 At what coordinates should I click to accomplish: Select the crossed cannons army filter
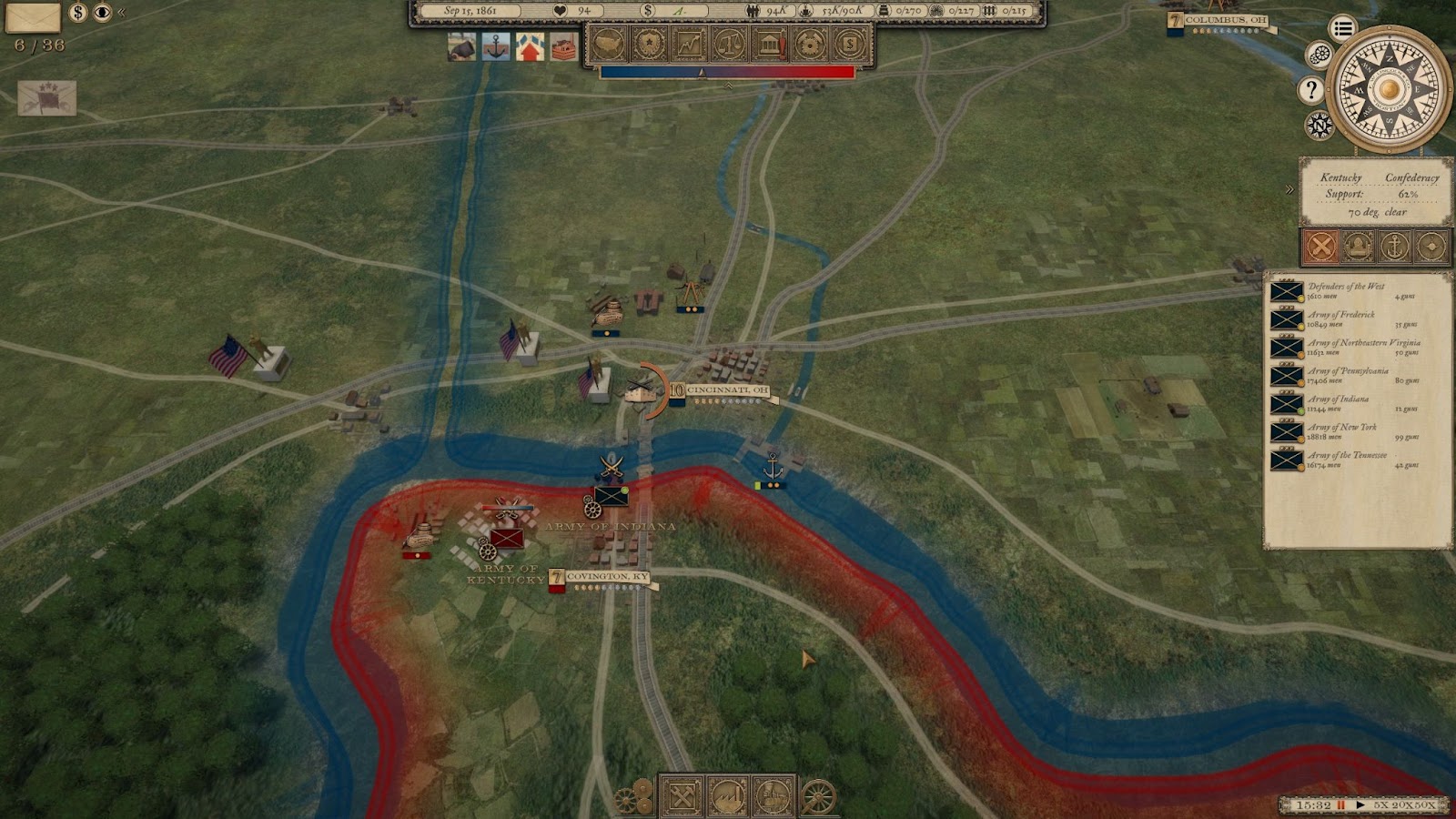[1321, 246]
